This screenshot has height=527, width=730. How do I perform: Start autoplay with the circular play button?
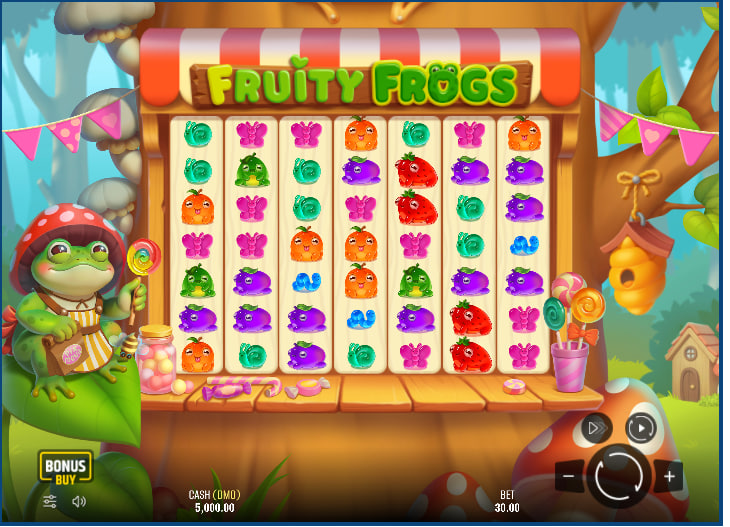[x=640, y=428]
